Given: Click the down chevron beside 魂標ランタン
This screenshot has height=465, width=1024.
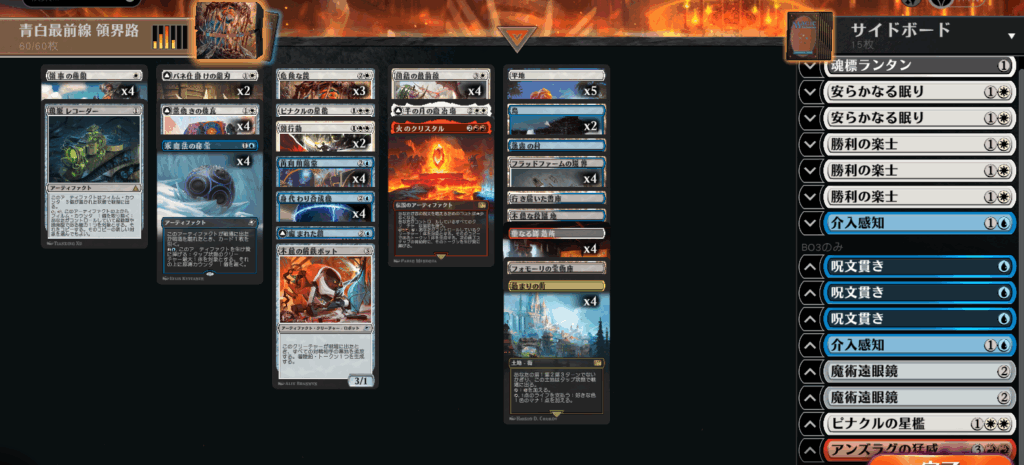Looking at the screenshot, I should (810, 66).
